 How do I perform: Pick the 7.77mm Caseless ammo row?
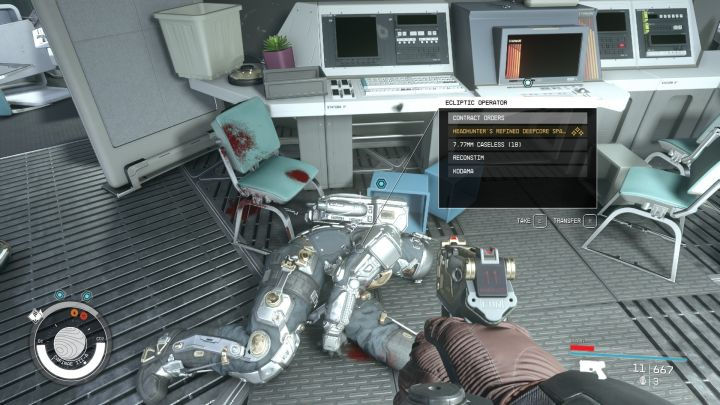coord(520,144)
